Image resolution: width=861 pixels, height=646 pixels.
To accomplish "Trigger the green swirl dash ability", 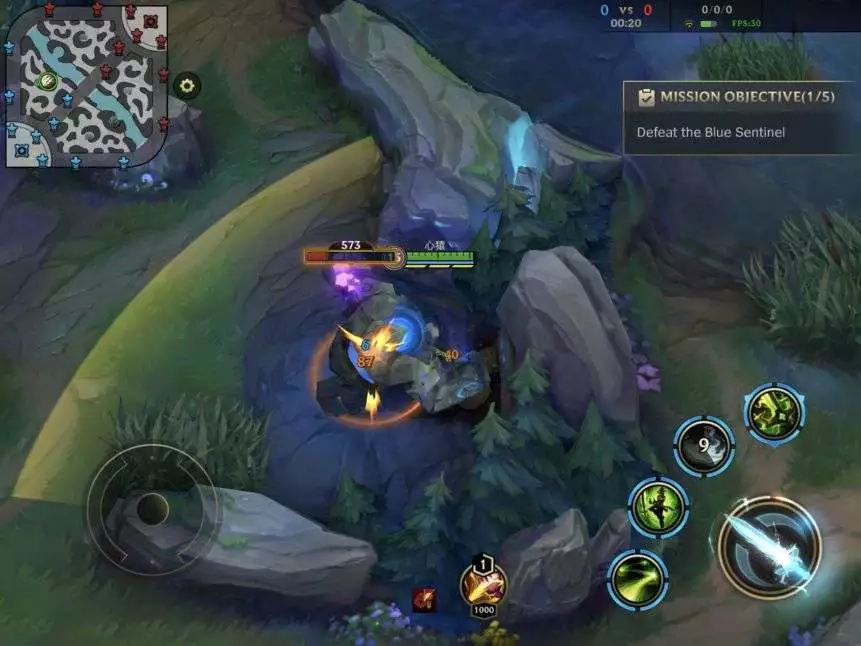I will point(637,579).
